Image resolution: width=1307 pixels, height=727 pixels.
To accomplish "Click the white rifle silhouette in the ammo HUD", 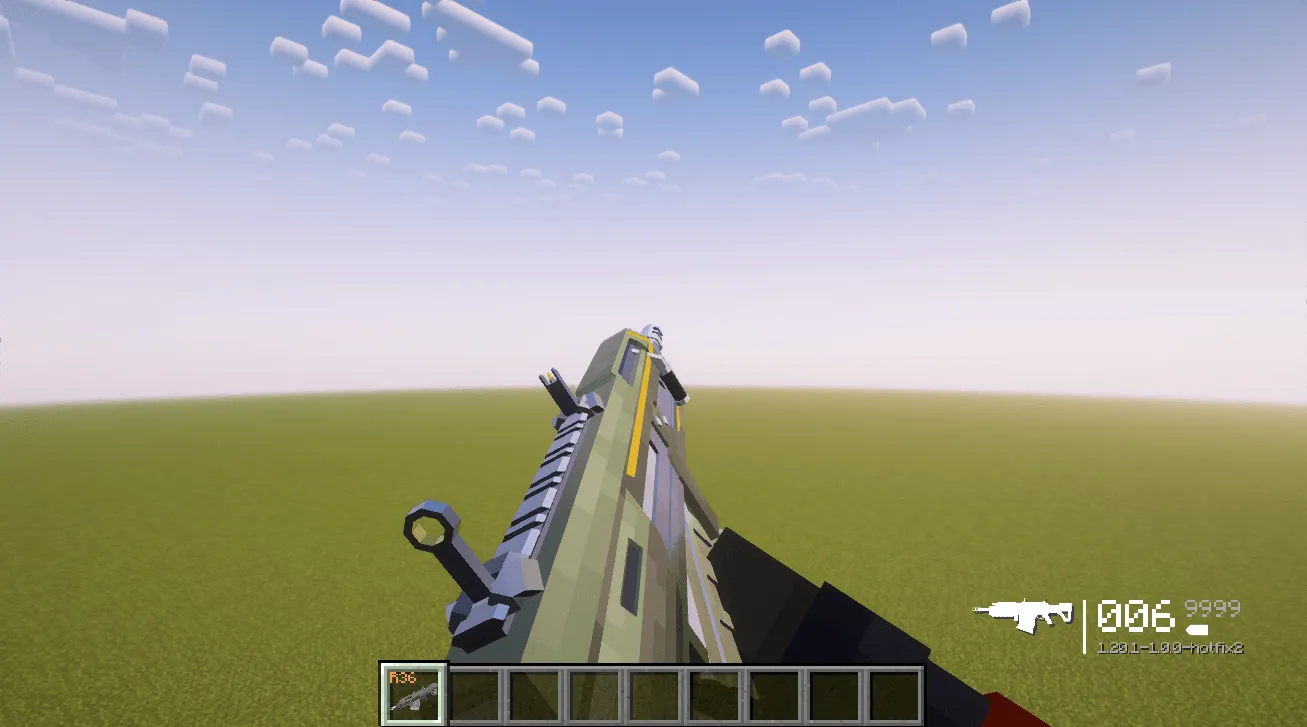I will click(x=1025, y=612).
